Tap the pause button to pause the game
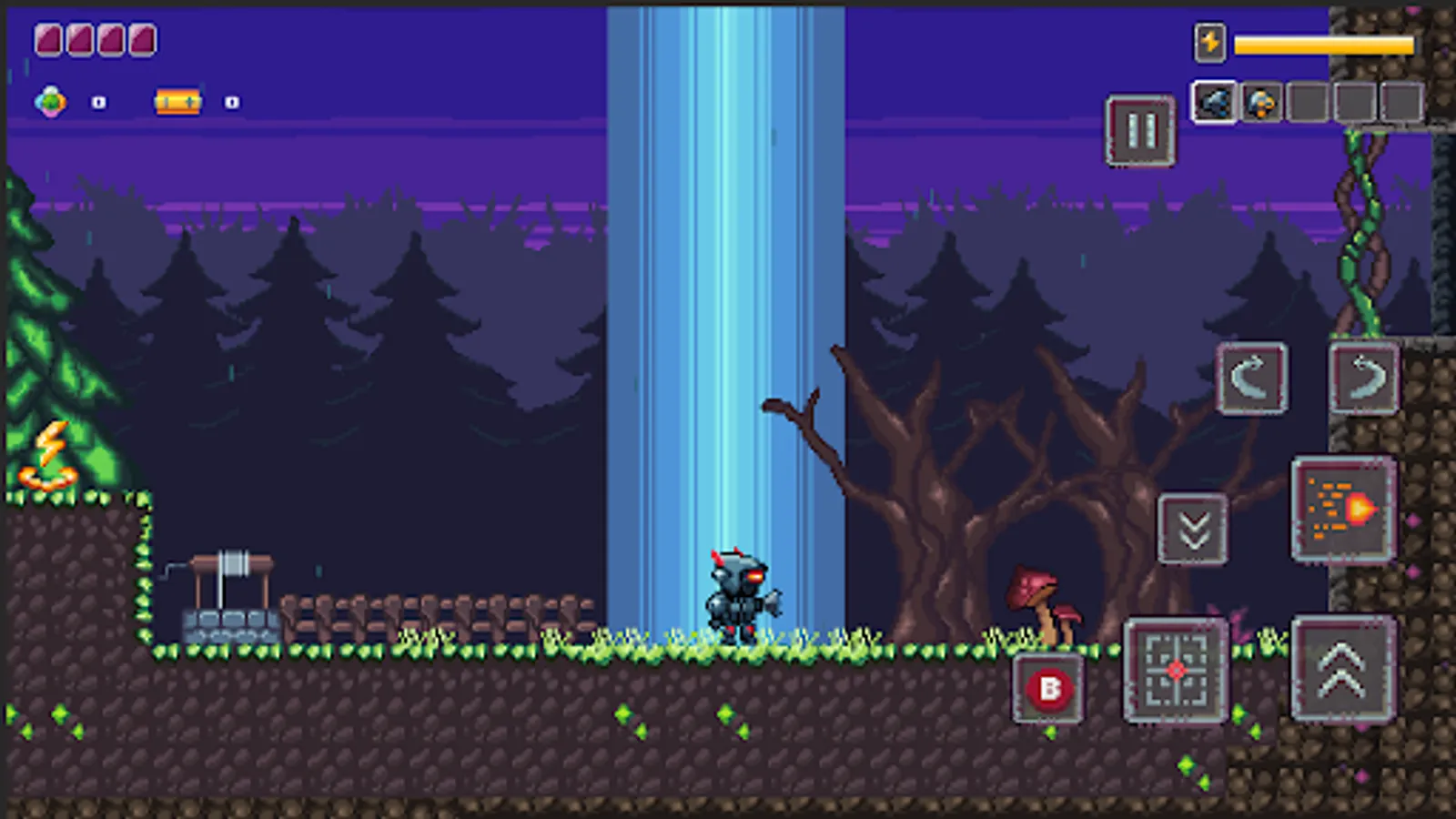Image resolution: width=1456 pixels, height=819 pixels. coord(1139,130)
